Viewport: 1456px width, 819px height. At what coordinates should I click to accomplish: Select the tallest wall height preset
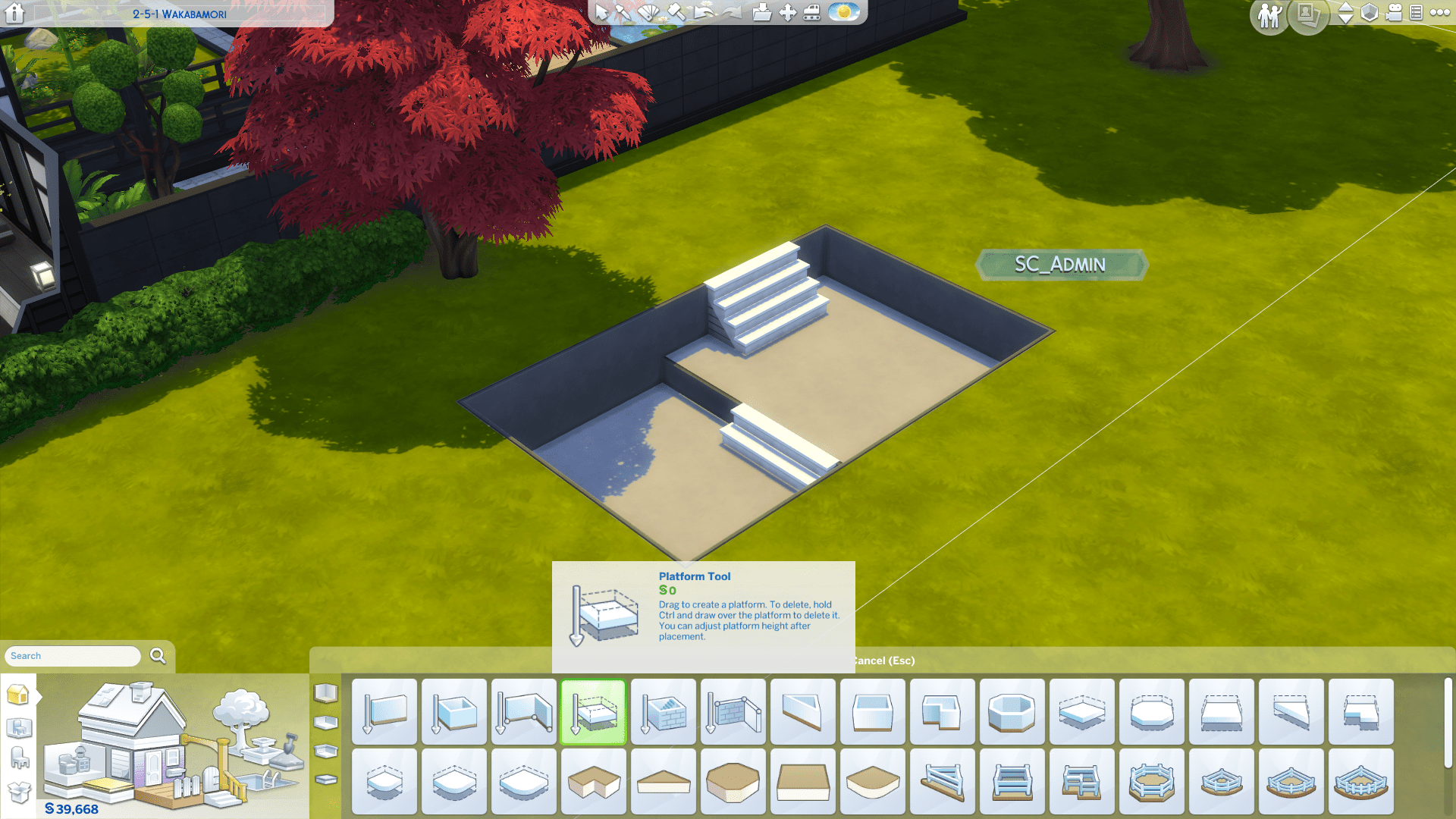327,694
